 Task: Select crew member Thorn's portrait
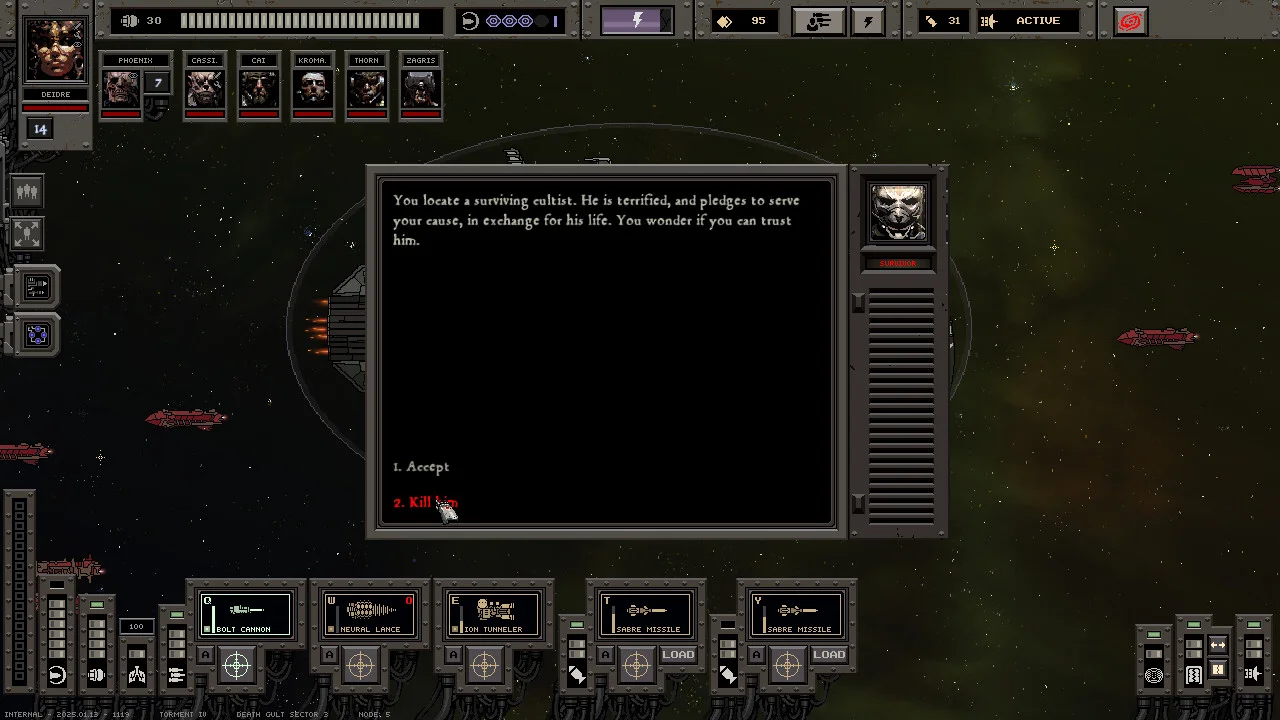[x=367, y=88]
